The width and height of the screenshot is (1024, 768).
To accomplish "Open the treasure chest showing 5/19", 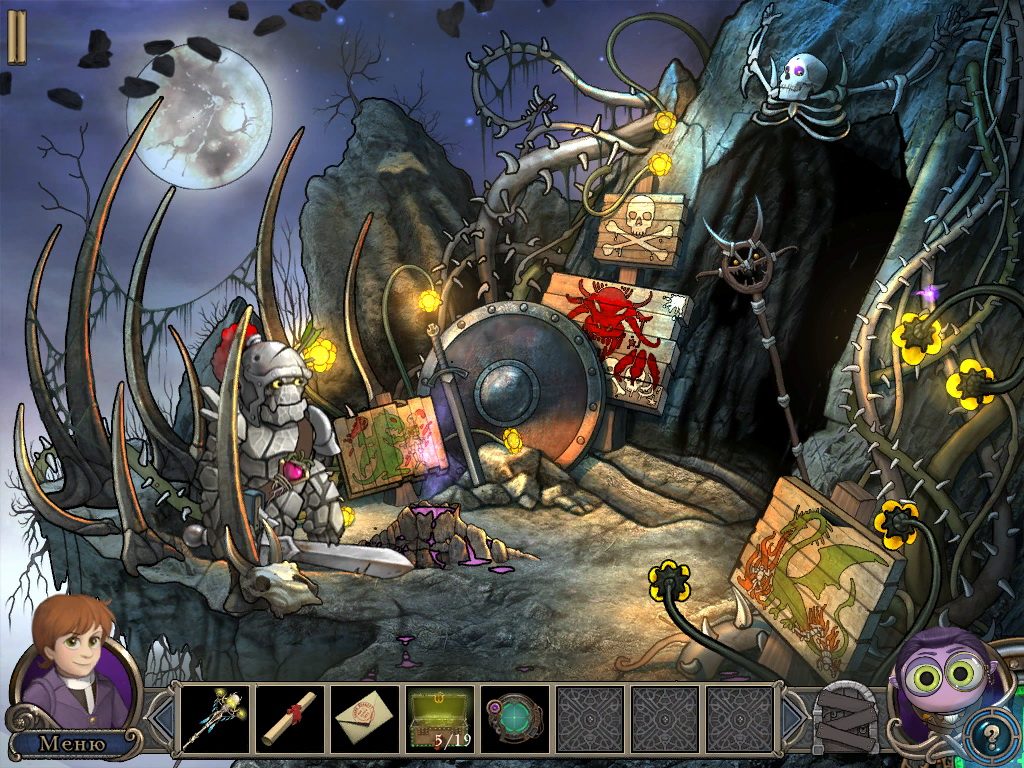I will click(x=440, y=718).
